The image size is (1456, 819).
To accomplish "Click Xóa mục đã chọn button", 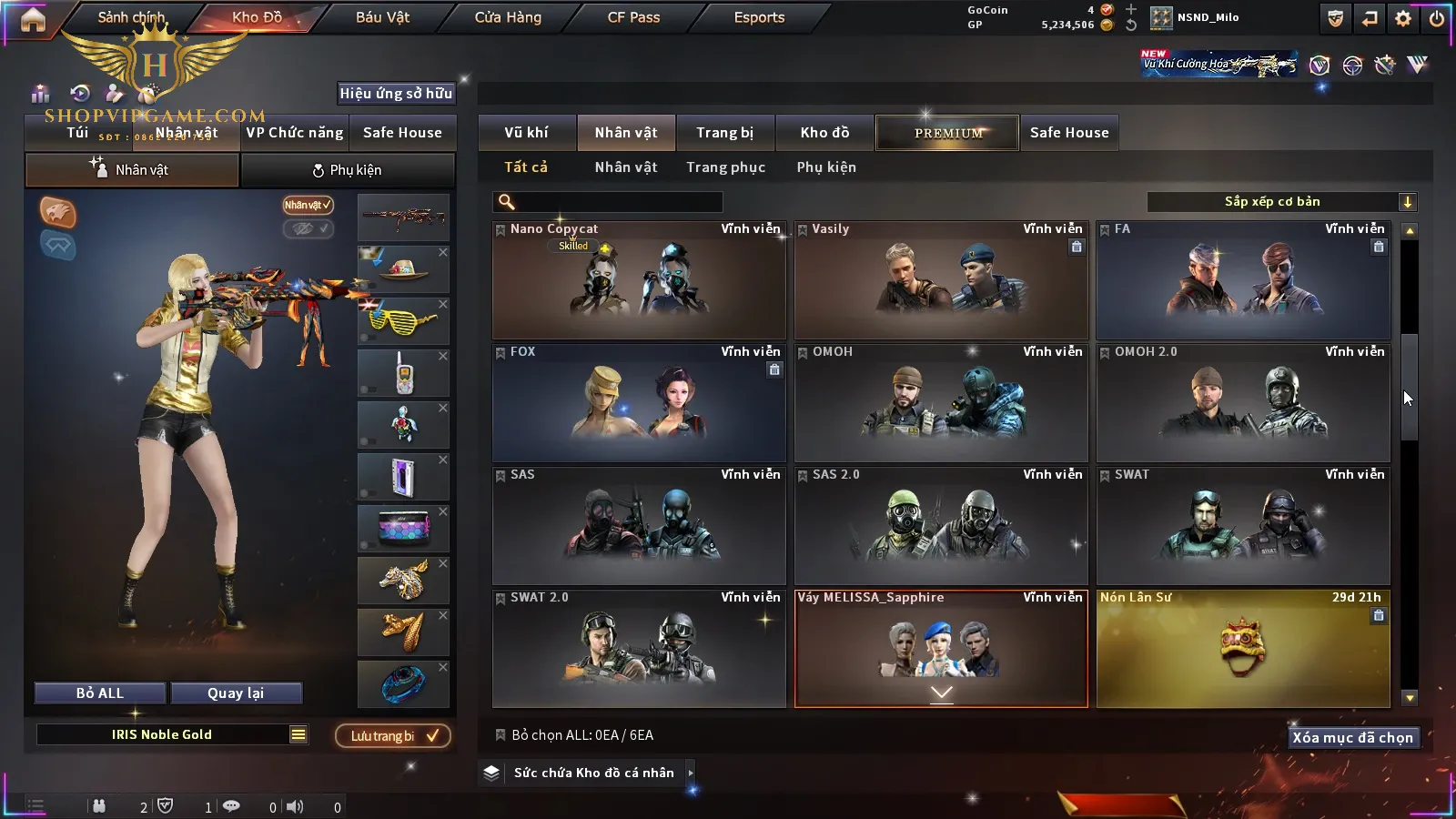I will point(1352,738).
